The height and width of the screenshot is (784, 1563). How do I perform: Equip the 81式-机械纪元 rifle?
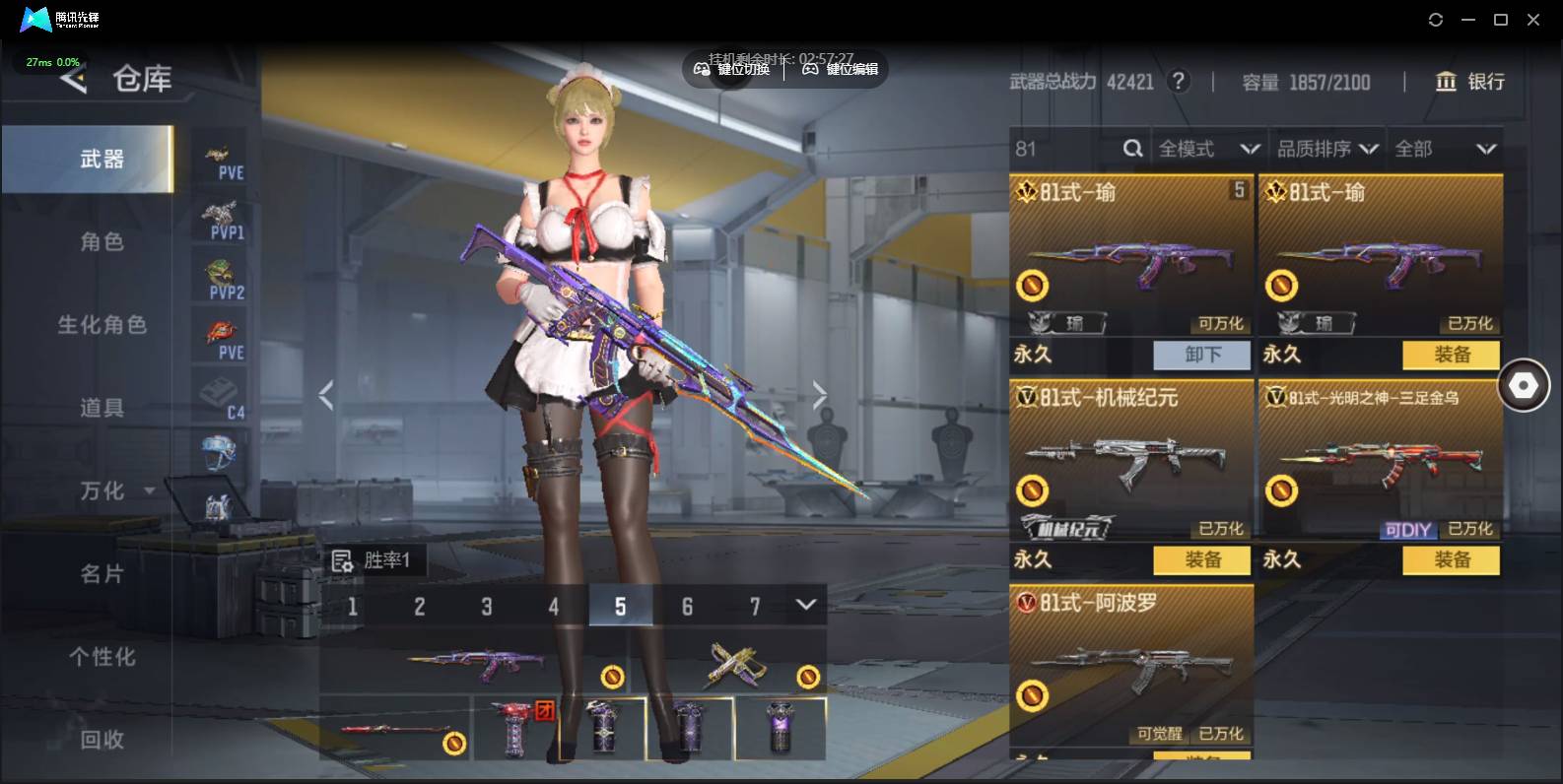[1202, 560]
